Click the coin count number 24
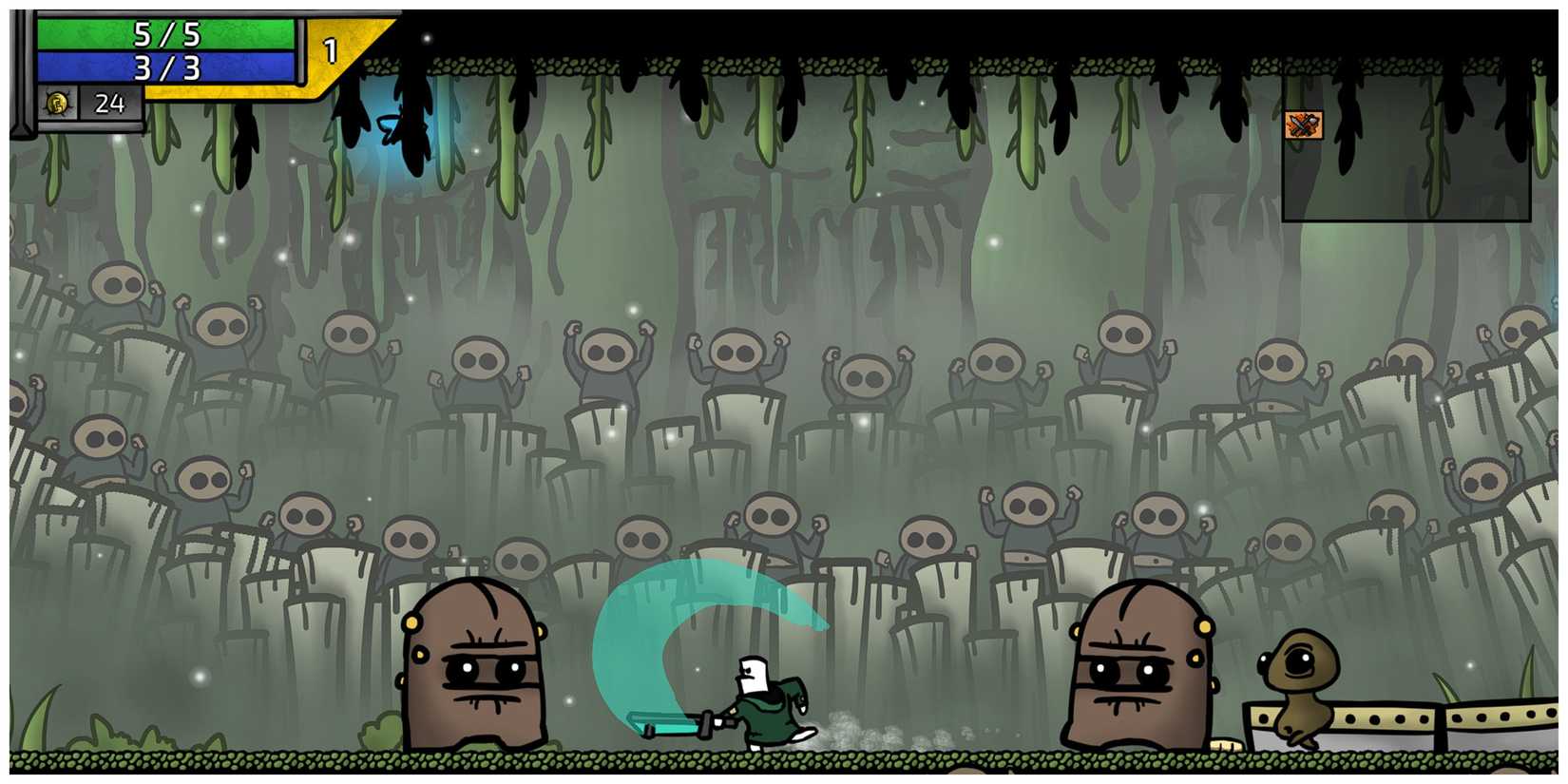The width and height of the screenshot is (1568, 784). pyautogui.click(x=108, y=103)
